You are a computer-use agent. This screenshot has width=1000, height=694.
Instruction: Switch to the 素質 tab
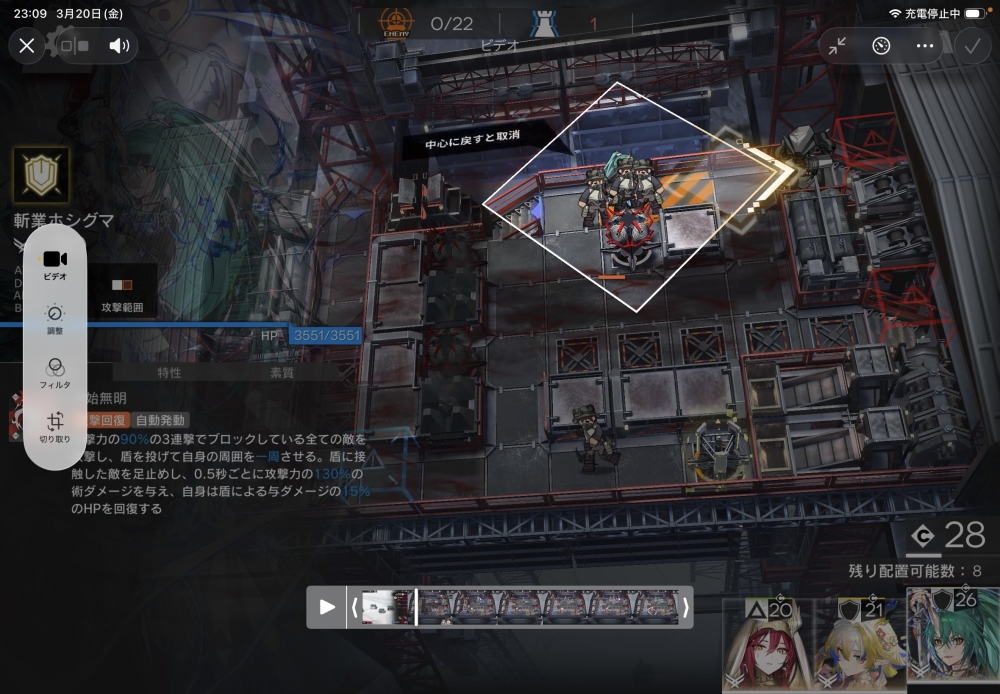tap(282, 373)
